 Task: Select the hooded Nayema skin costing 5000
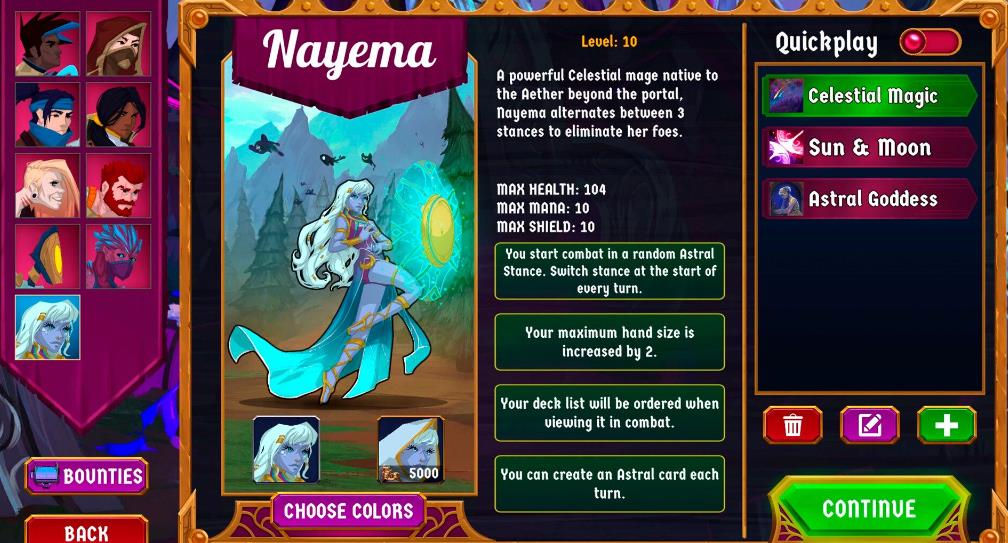point(410,449)
